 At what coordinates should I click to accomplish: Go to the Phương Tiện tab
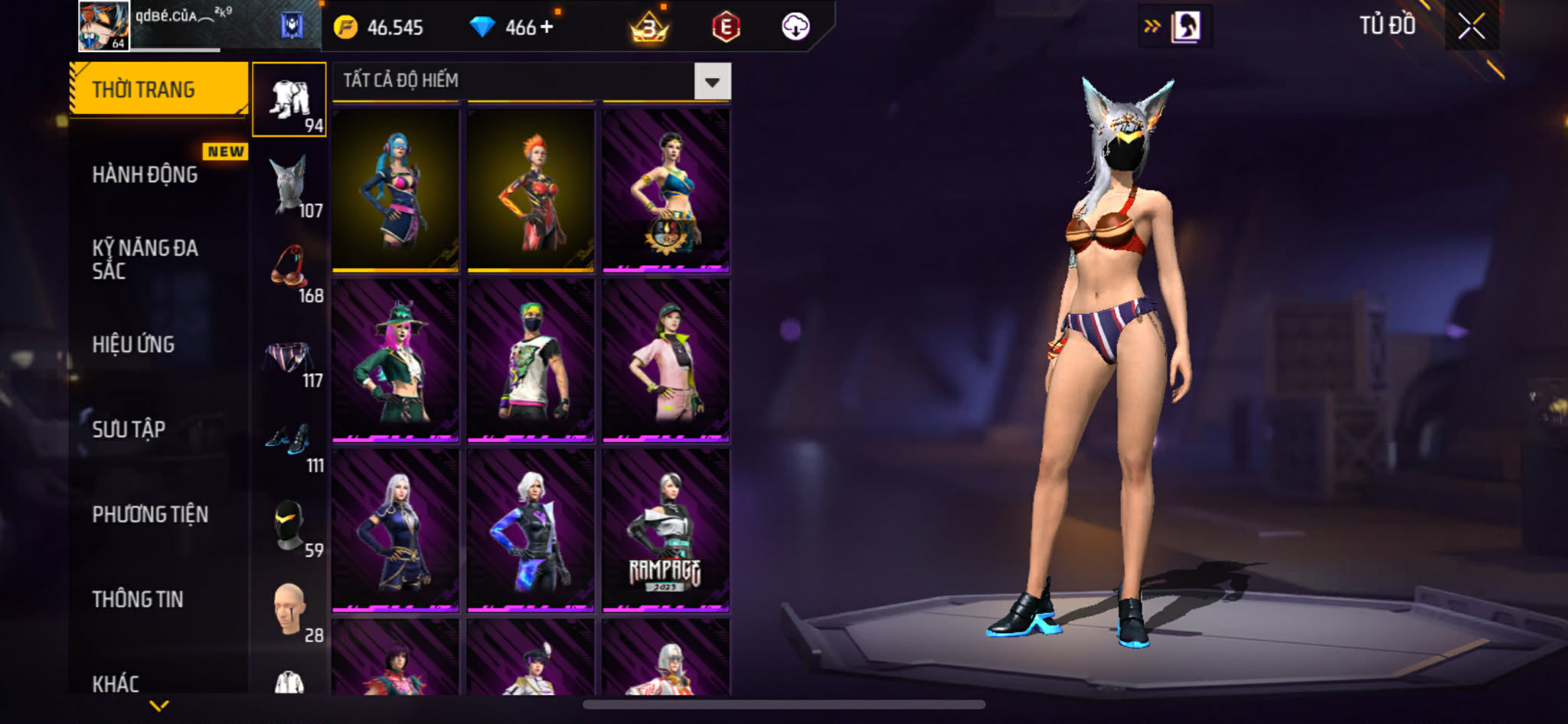coord(150,514)
